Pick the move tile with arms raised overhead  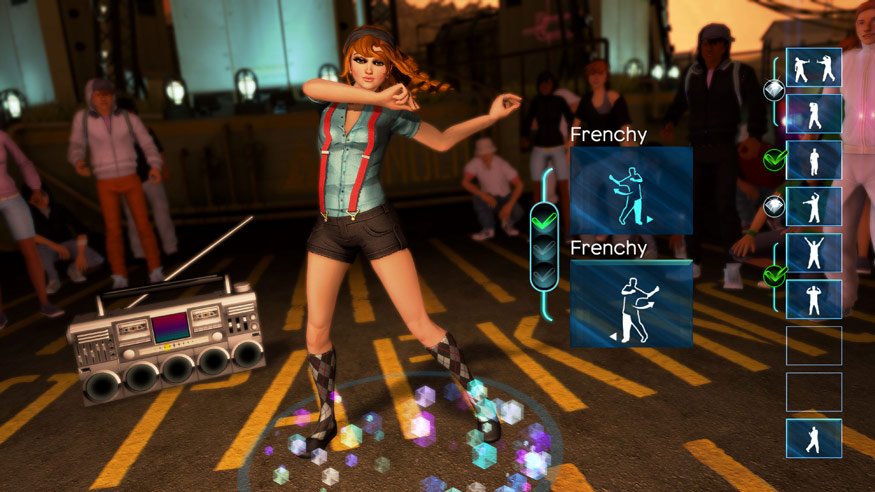(x=813, y=252)
